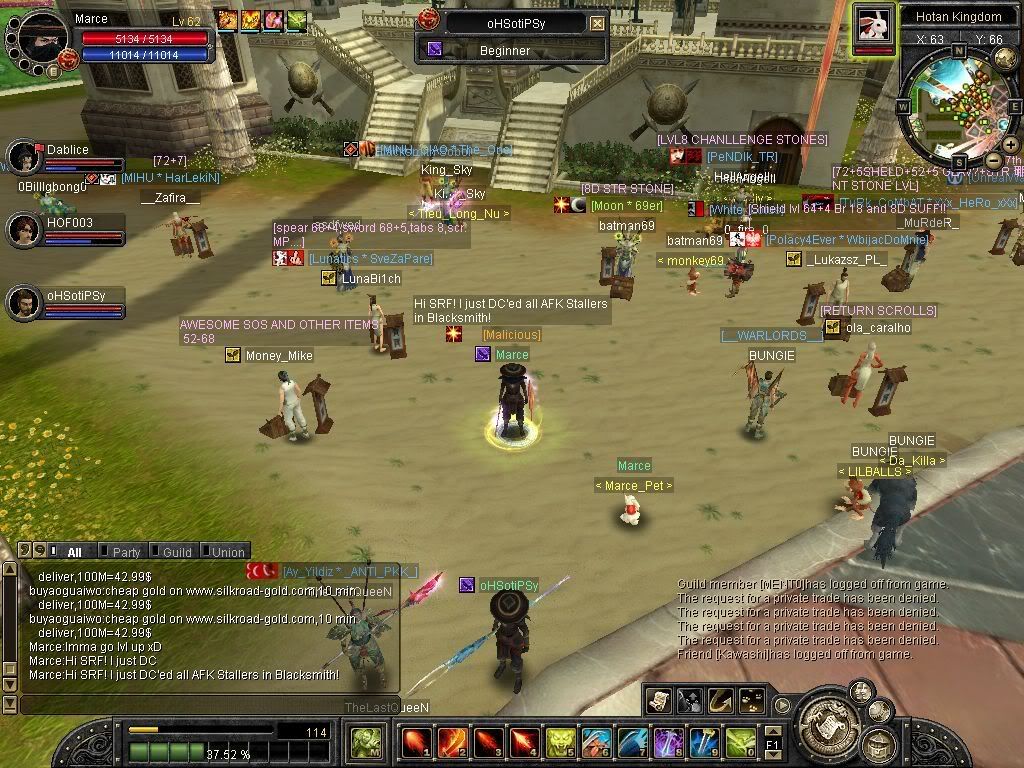Click the green M button beside the hotbar
This screenshot has width=1024, height=768.
click(x=365, y=743)
